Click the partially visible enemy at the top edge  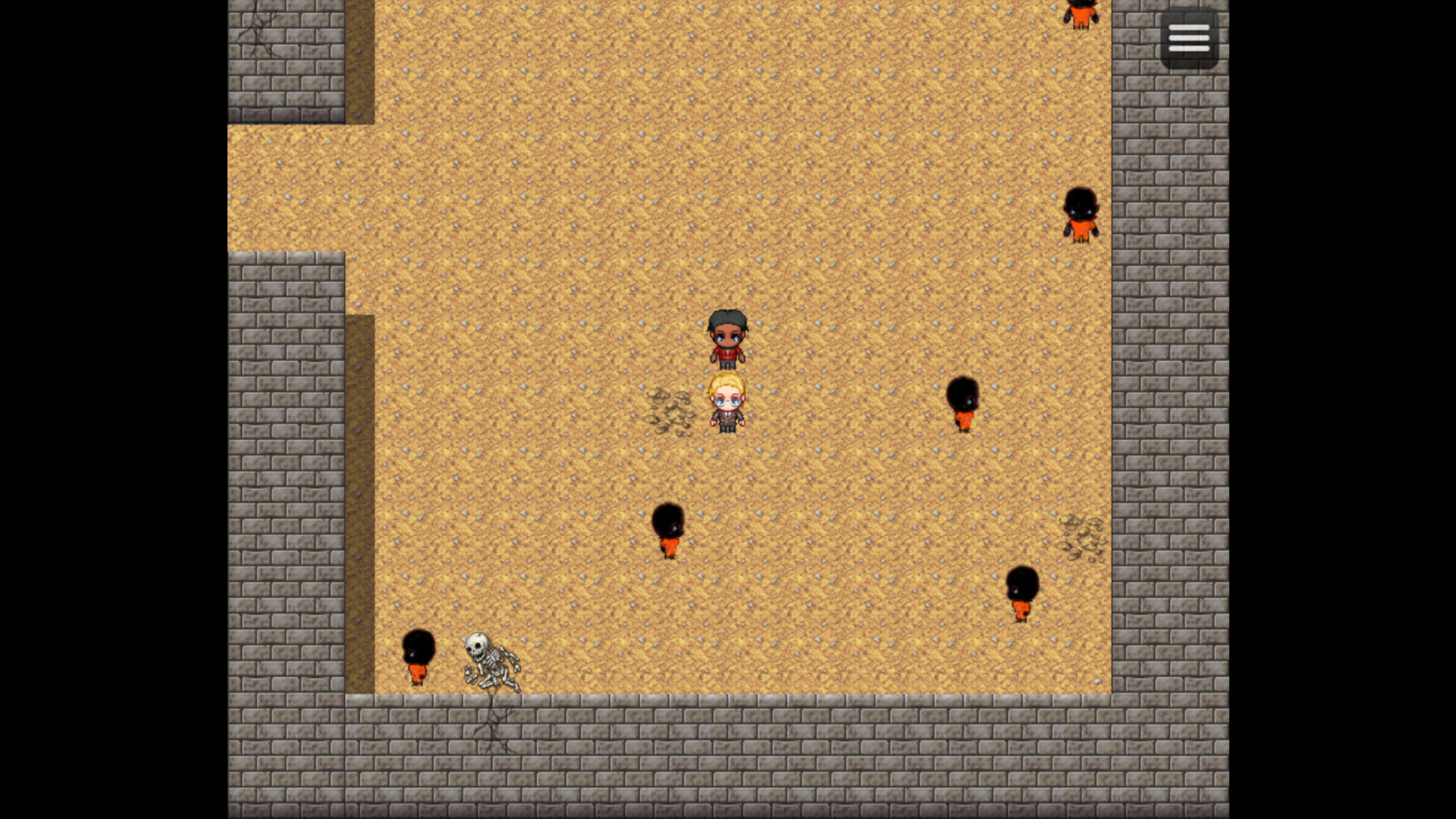tap(1080, 11)
